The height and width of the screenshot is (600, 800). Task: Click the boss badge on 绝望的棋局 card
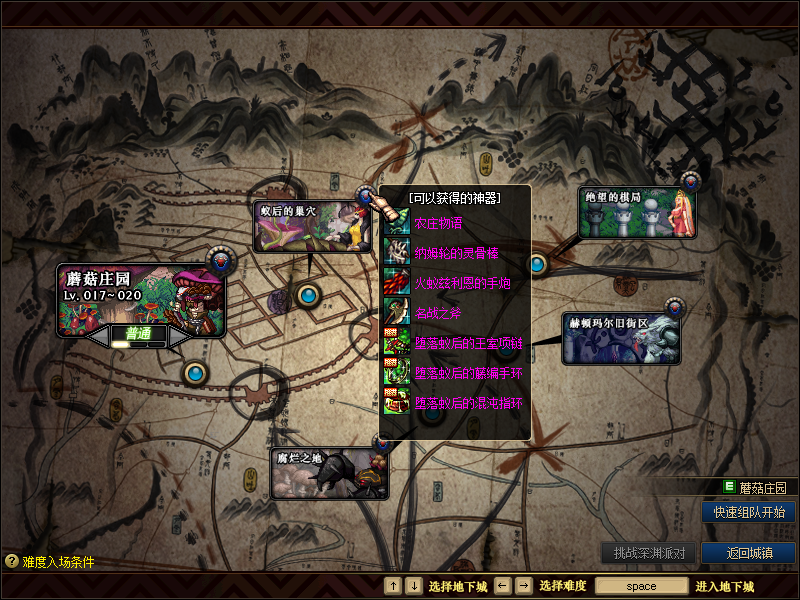(691, 182)
